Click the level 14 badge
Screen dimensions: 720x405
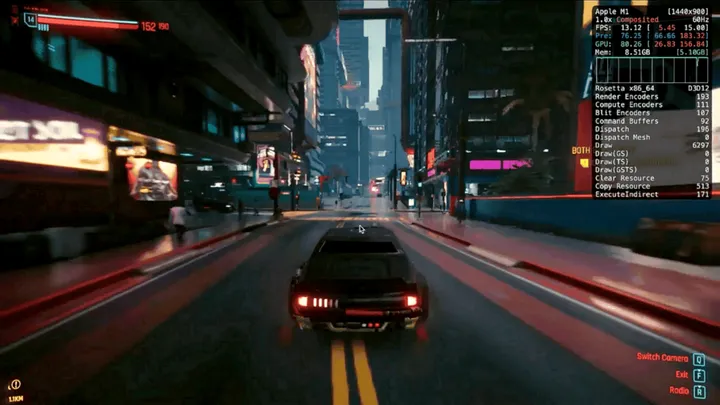coord(29,19)
